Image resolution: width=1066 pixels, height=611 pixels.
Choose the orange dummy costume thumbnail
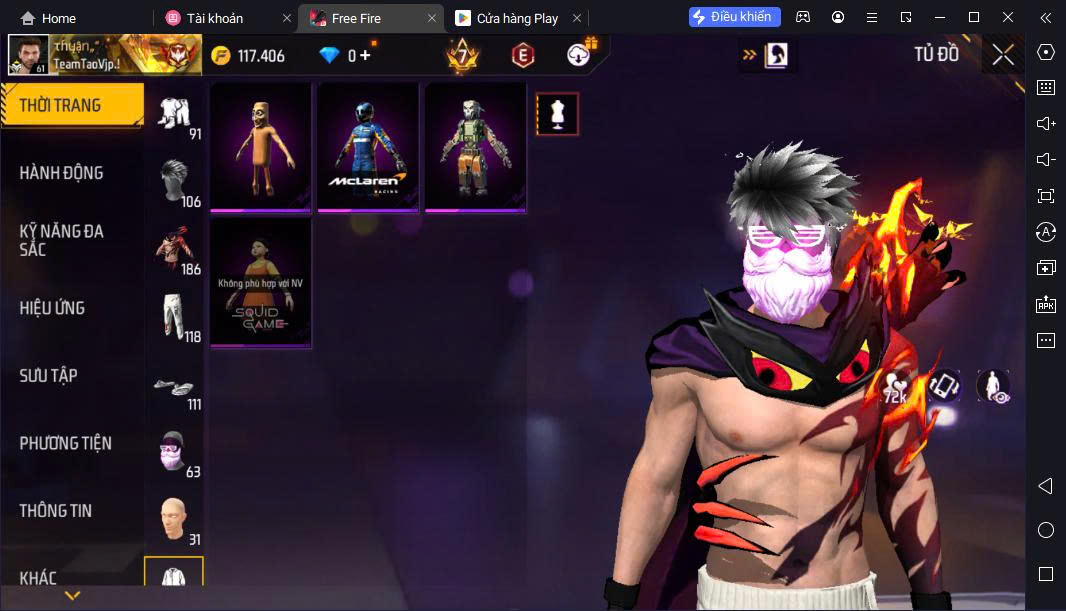(x=261, y=147)
